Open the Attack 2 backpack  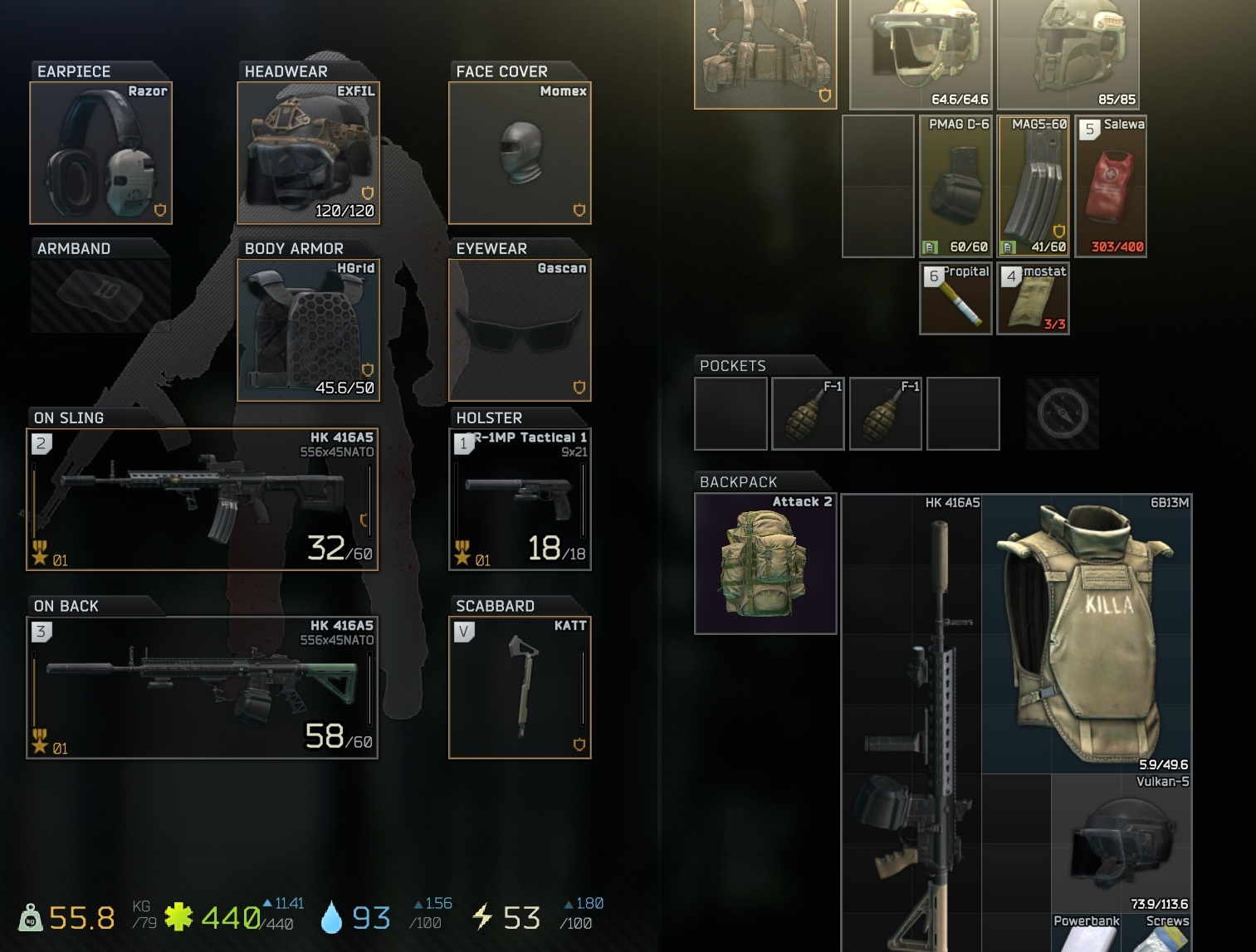point(764,564)
